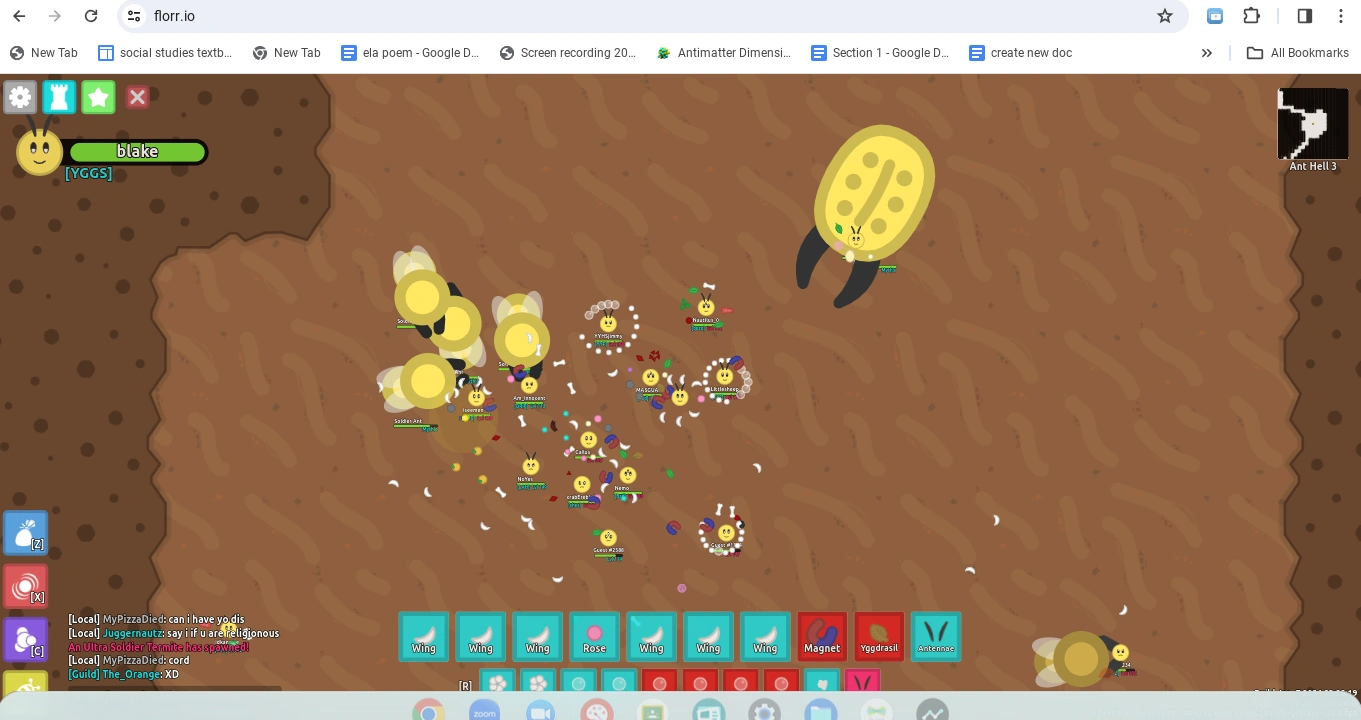The height and width of the screenshot is (720, 1361).
Task: Launch the Zoom app from the dock
Action: click(485, 711)
